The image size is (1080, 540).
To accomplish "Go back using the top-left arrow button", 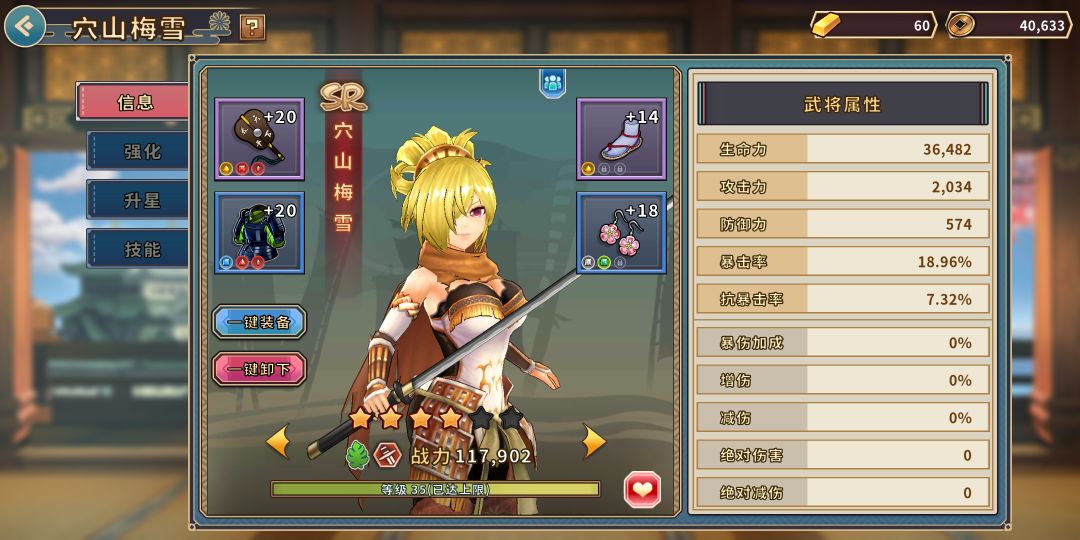I will pyautogui.click(x=25, y=26).
